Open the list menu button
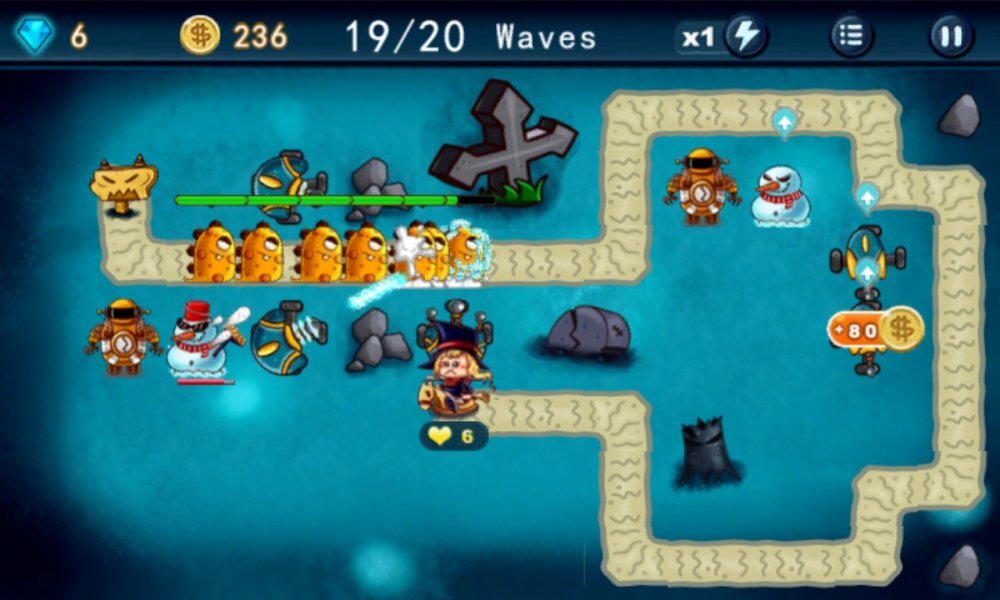The height and width of the screenshot is (600, 1000). (851, 38)
